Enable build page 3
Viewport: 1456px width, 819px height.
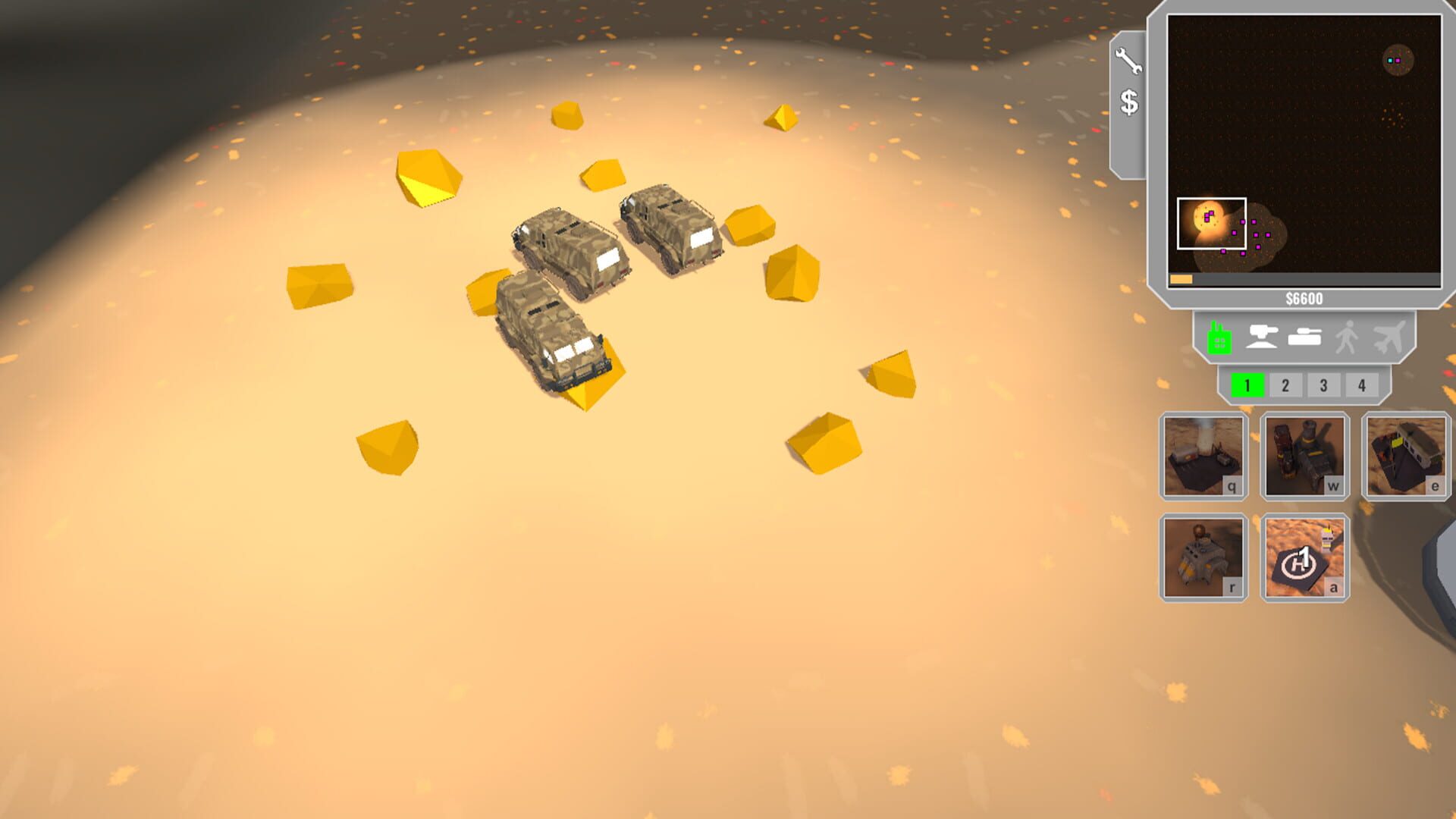coord(1323,385)
